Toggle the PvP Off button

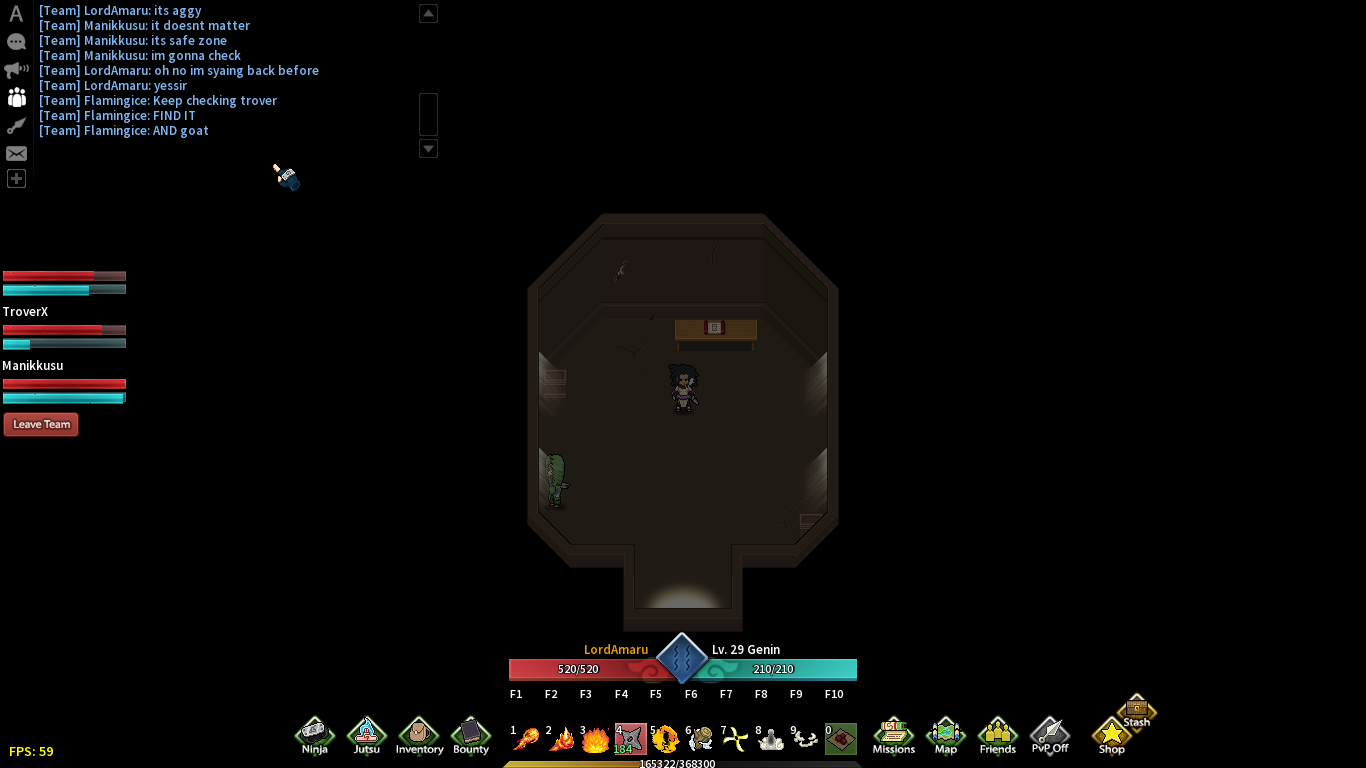pos(1050,736)
